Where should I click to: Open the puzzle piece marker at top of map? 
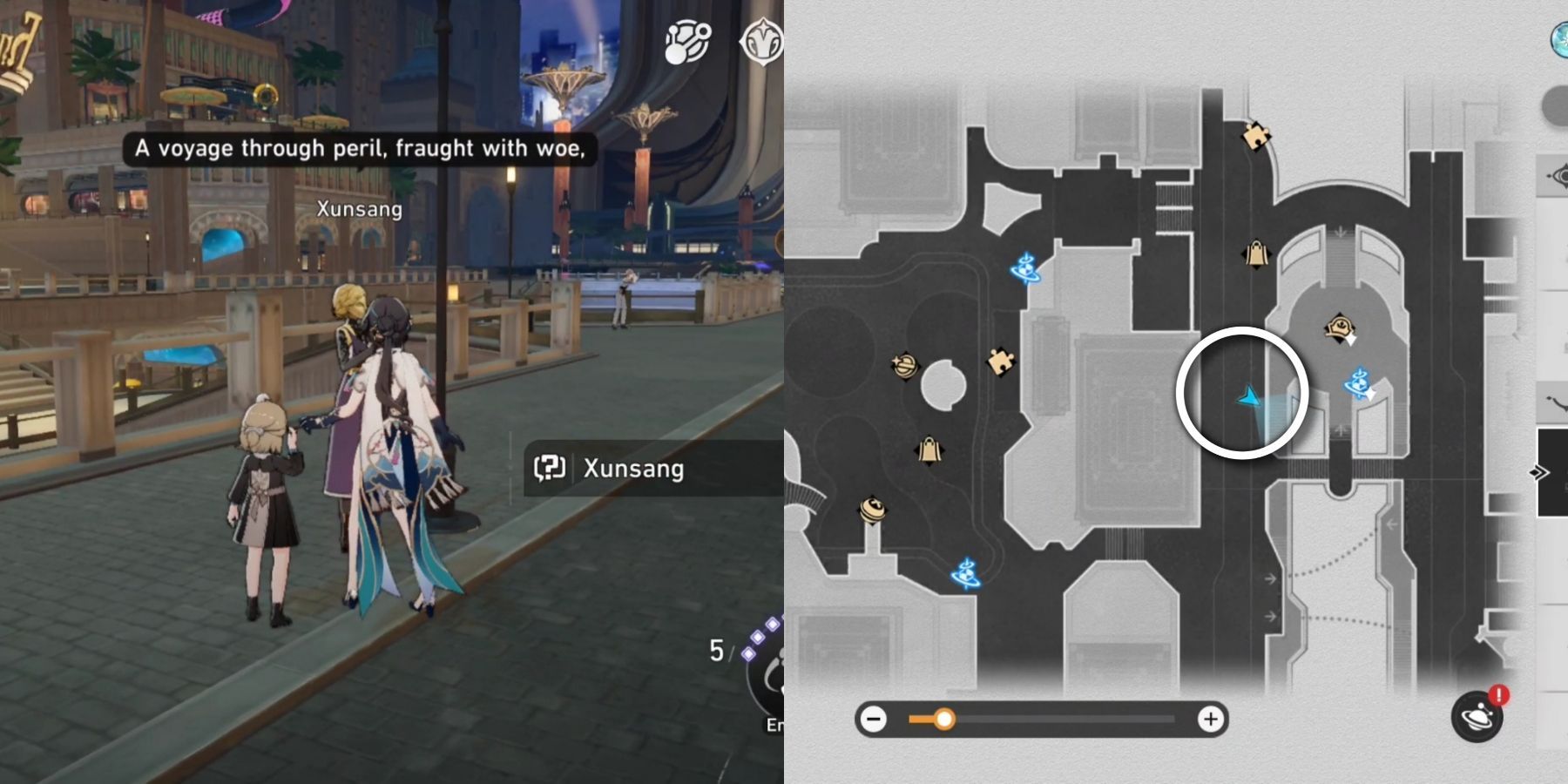[1257, 138]
